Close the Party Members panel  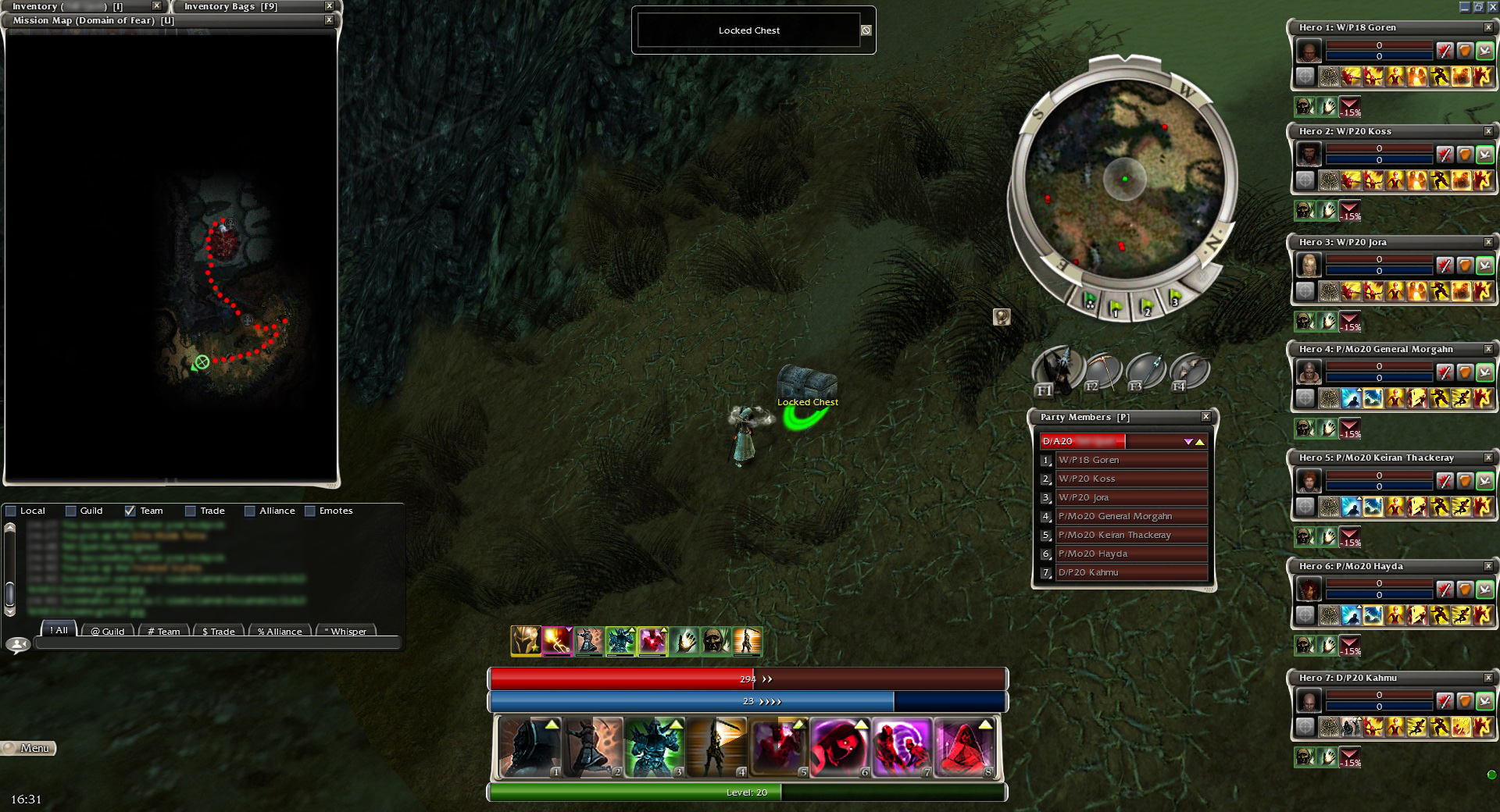1205,417
